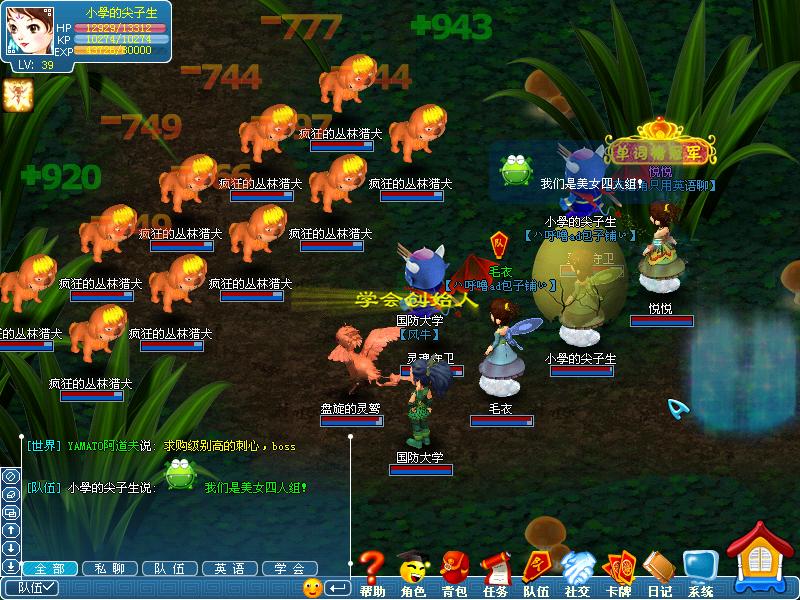This screenshot has width=800, height=600.
Task: Open the 系统 system settings
Action: 700,572
